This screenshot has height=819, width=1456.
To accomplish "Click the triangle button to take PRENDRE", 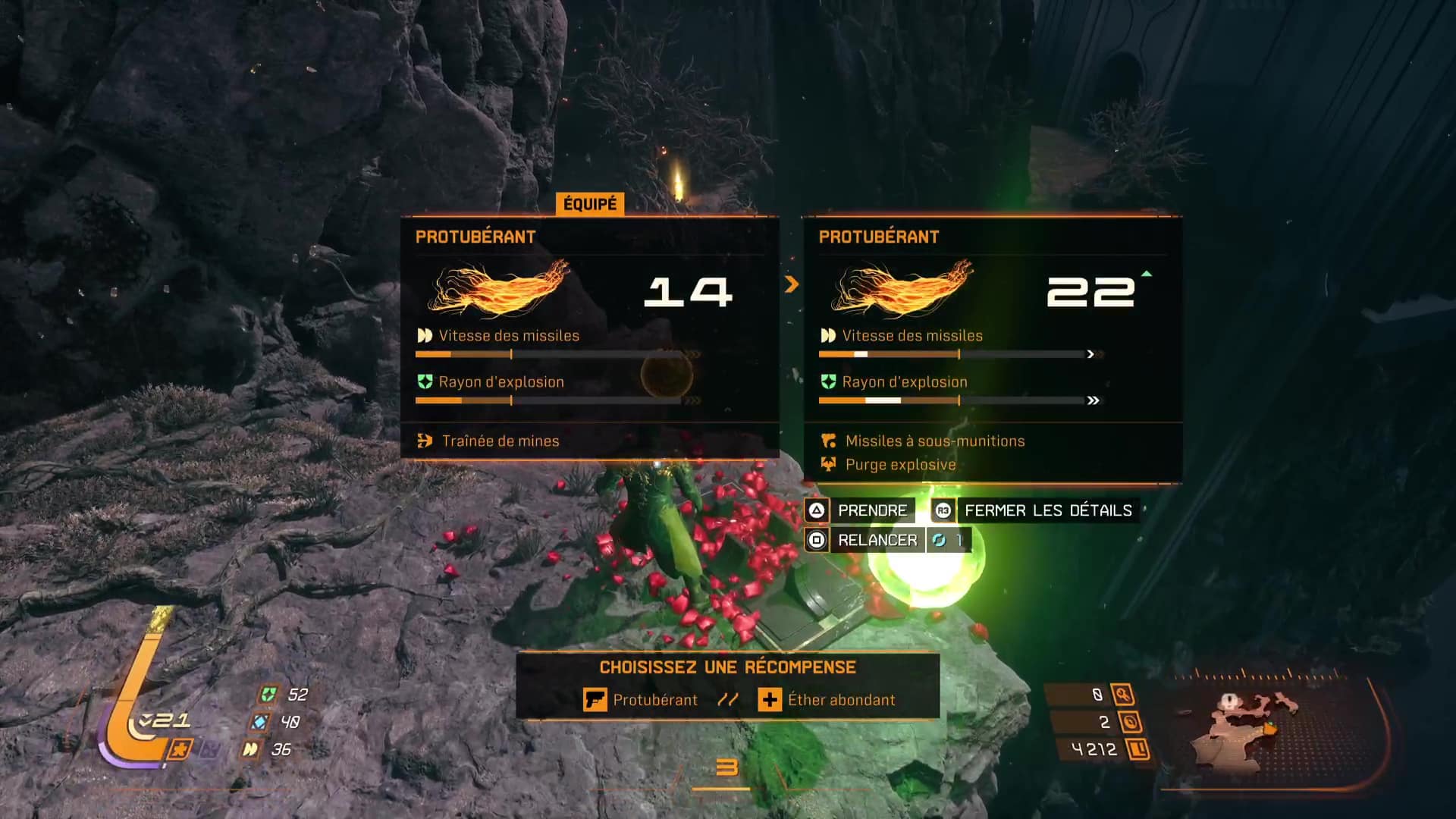I will (815, 510).
